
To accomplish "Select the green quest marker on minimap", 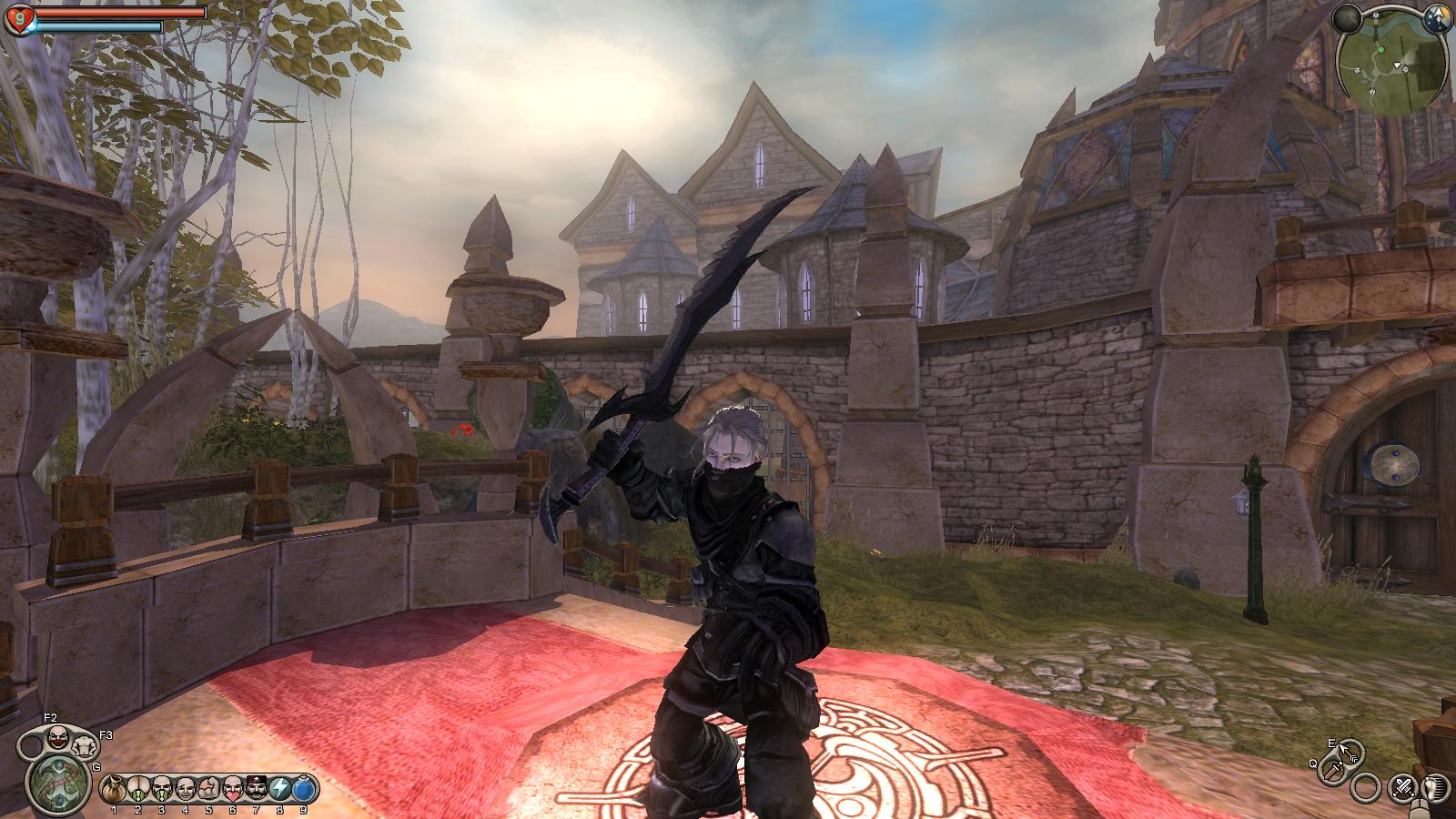I will point(1381,48).
